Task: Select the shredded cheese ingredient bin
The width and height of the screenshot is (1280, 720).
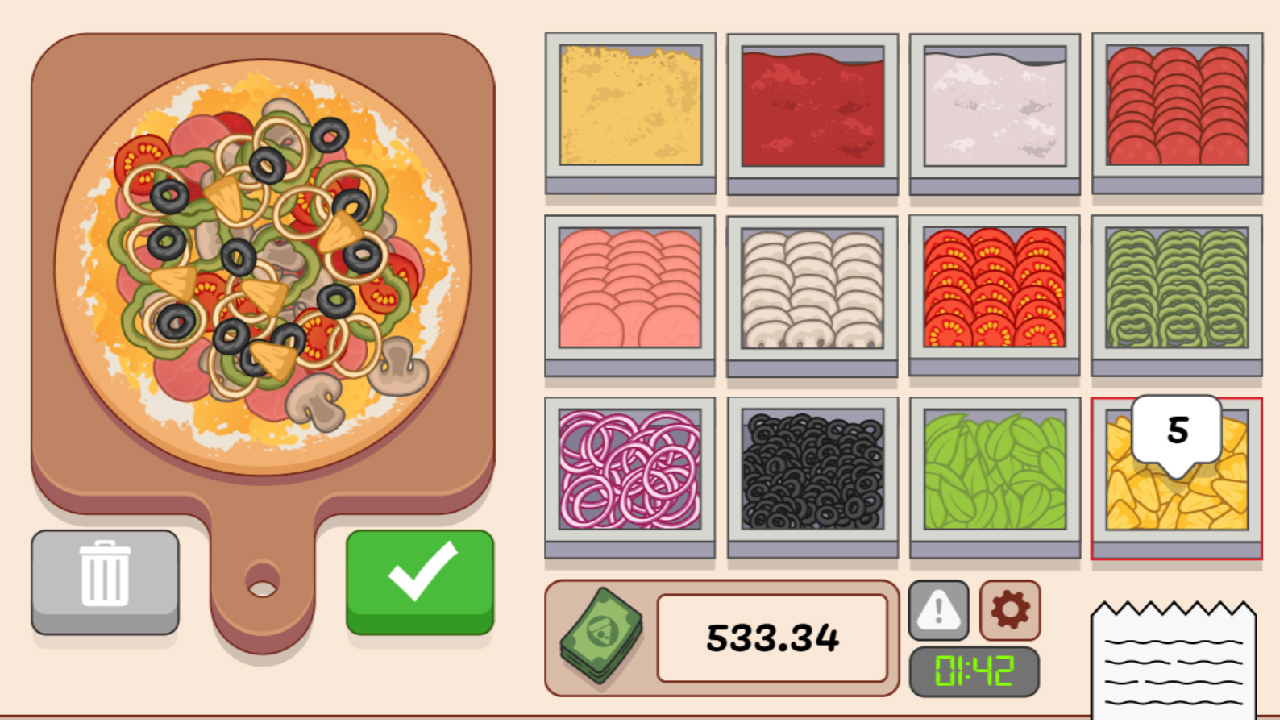Action: (x=631, y=108)
